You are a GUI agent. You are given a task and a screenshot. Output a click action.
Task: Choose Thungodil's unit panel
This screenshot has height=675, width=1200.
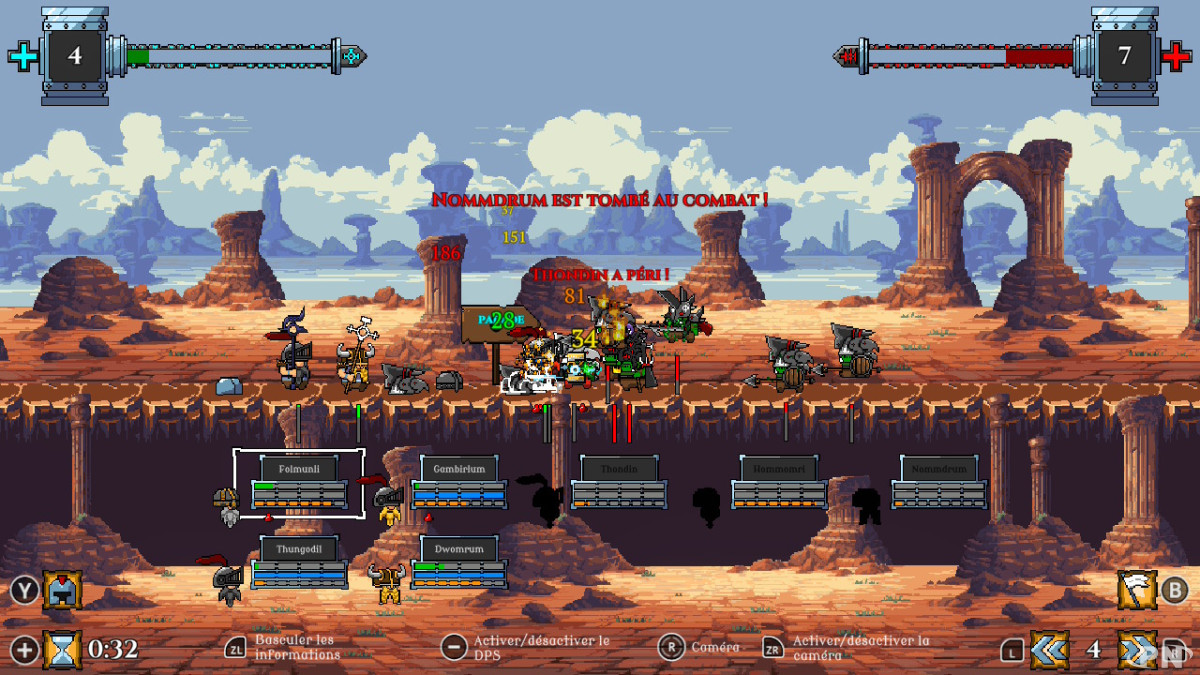(x=299, y=563)
